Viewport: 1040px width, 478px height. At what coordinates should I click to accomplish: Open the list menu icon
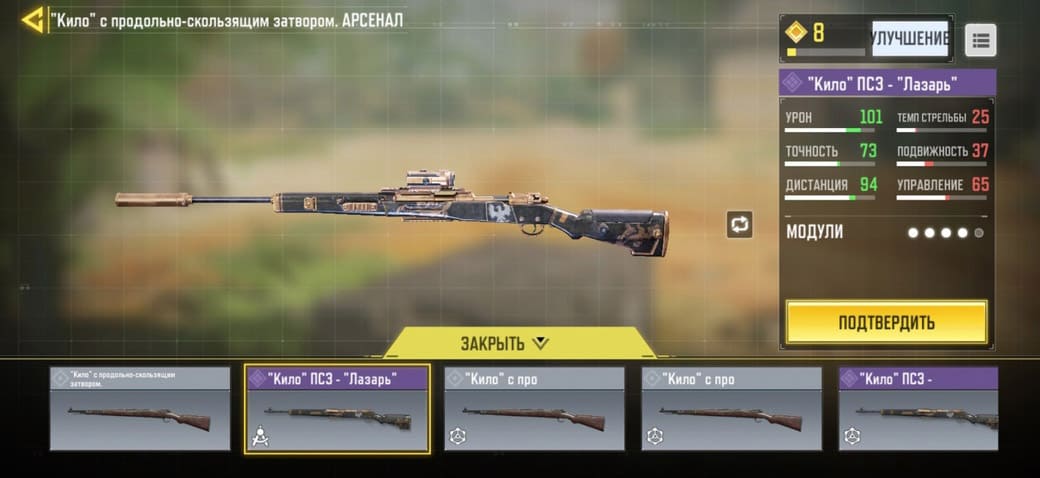[x=980, y=40]
